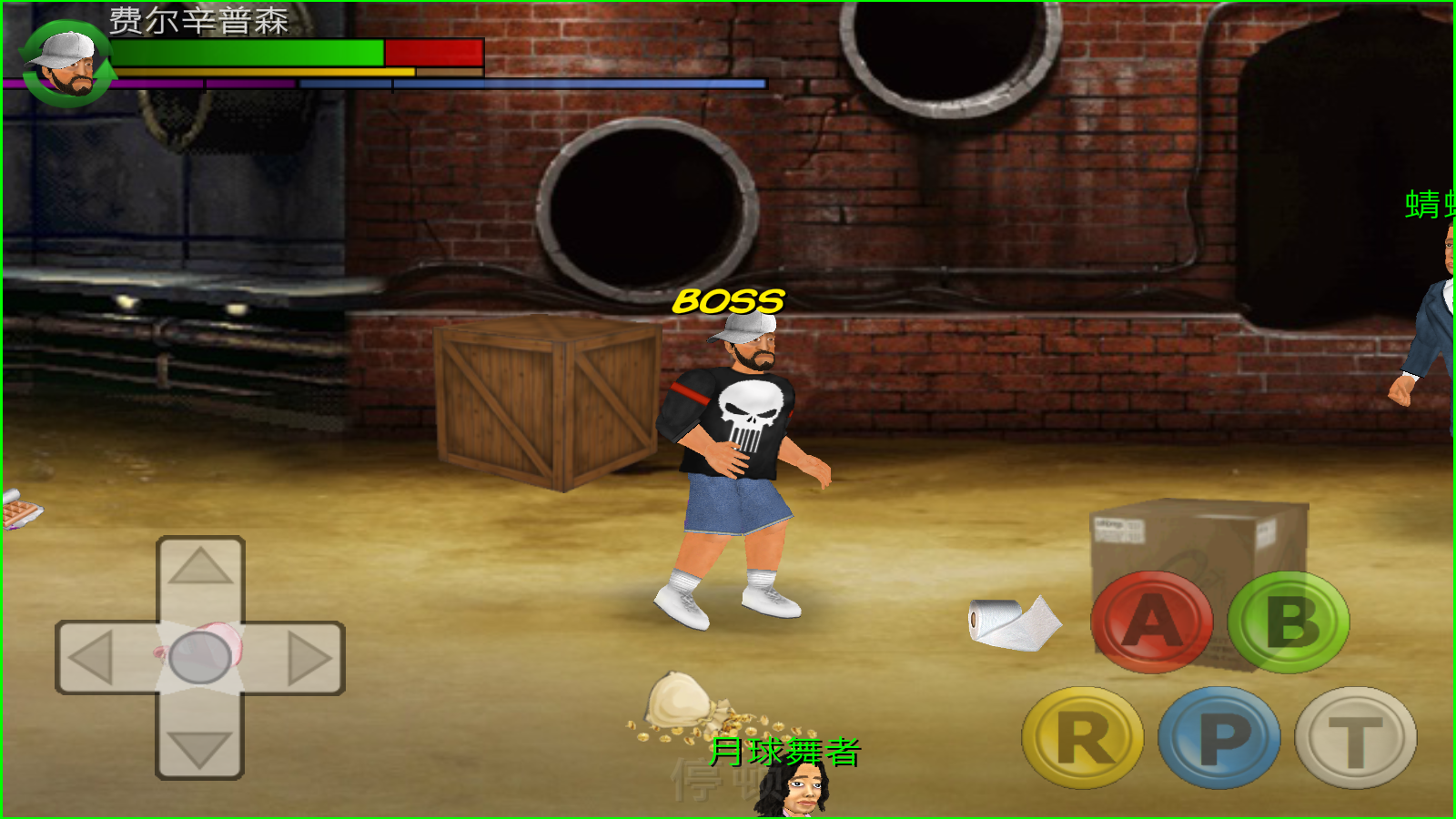Tap the red A action button
The width and height of the screenshot is (1456, 819).
tap(1151, 622)
